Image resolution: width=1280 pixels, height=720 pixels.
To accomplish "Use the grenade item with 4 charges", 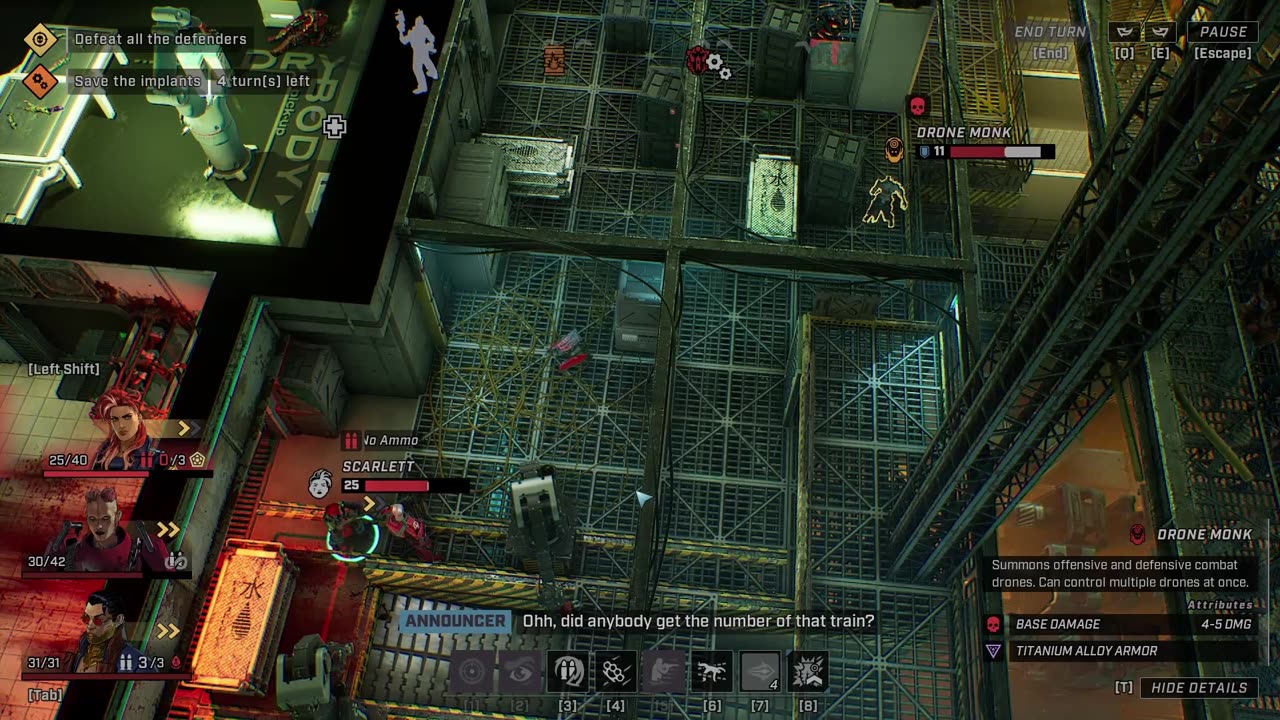I will pos(759,671).
